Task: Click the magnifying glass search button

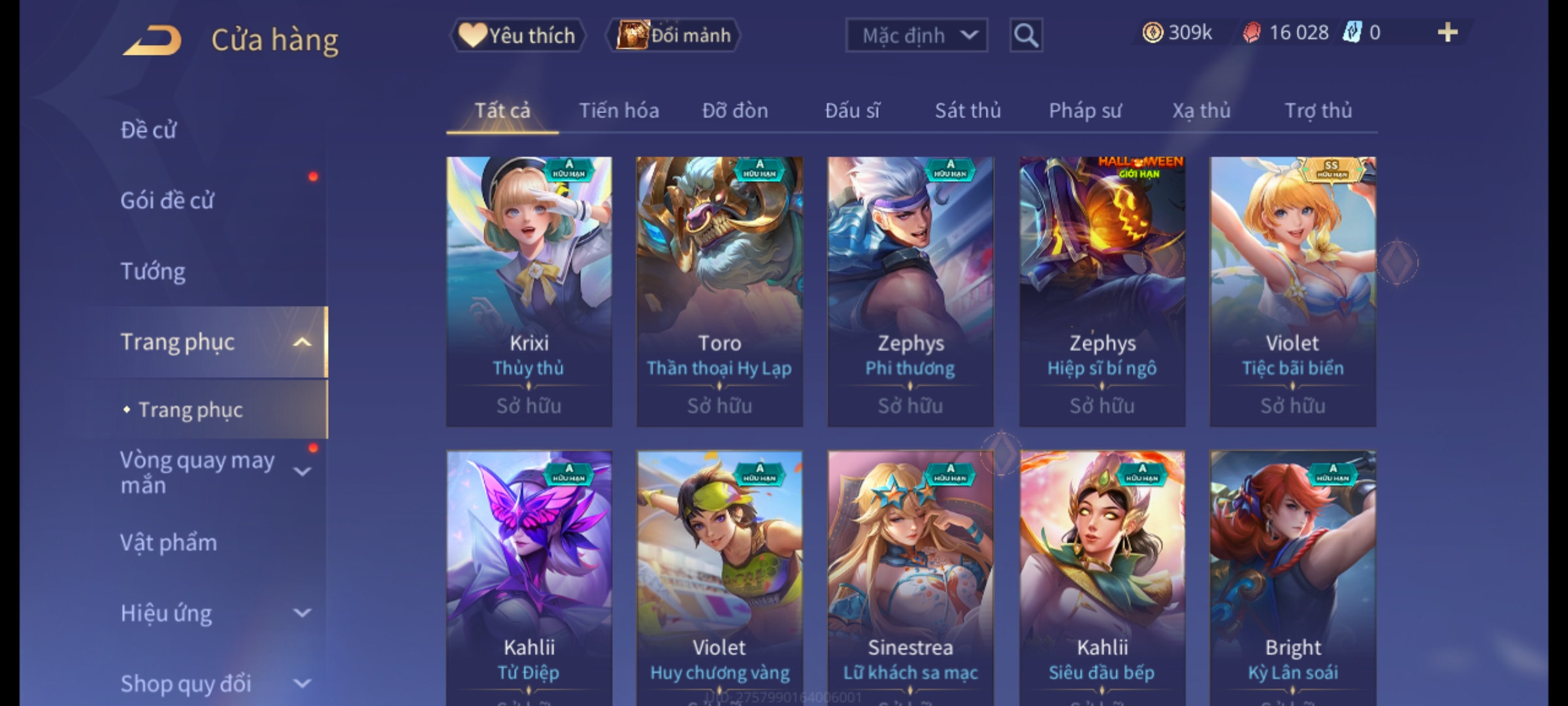Action: [1026, 35]
